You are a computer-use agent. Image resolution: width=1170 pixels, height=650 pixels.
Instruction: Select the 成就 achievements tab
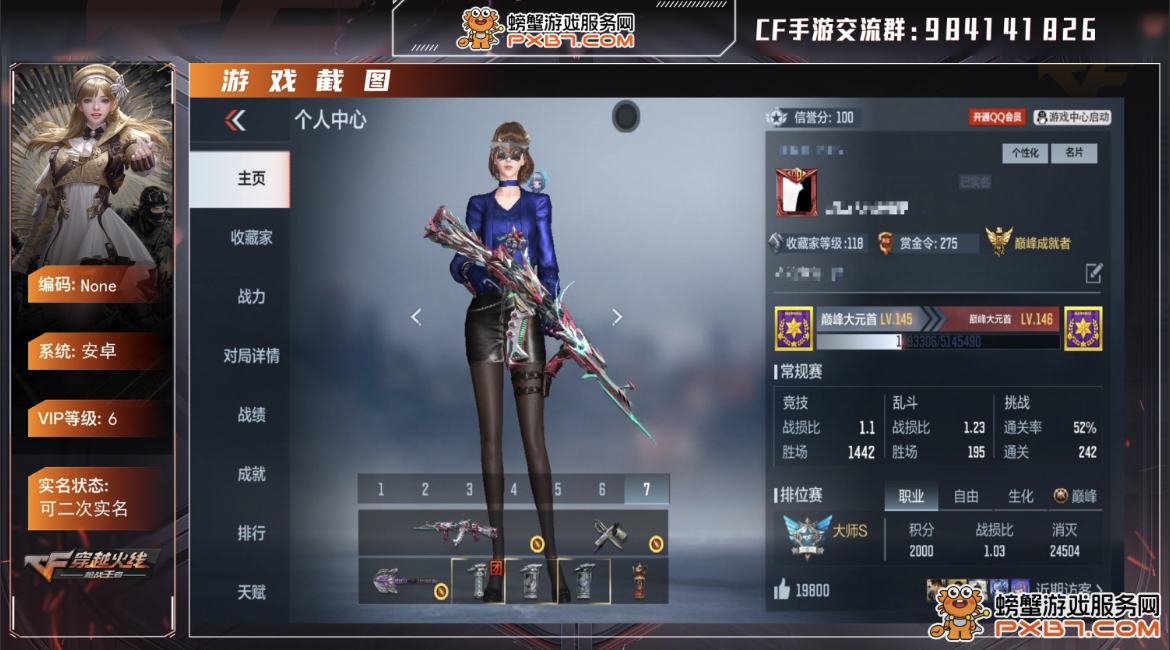(x=251, y=474)
